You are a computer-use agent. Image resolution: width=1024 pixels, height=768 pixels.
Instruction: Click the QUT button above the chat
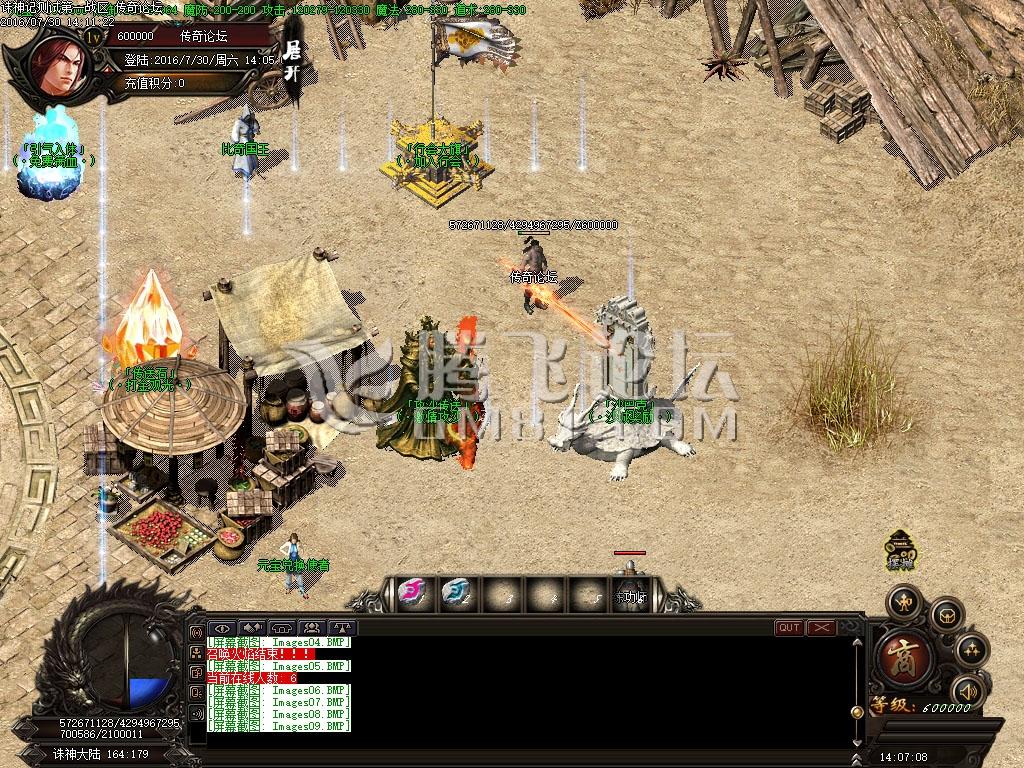789,628
